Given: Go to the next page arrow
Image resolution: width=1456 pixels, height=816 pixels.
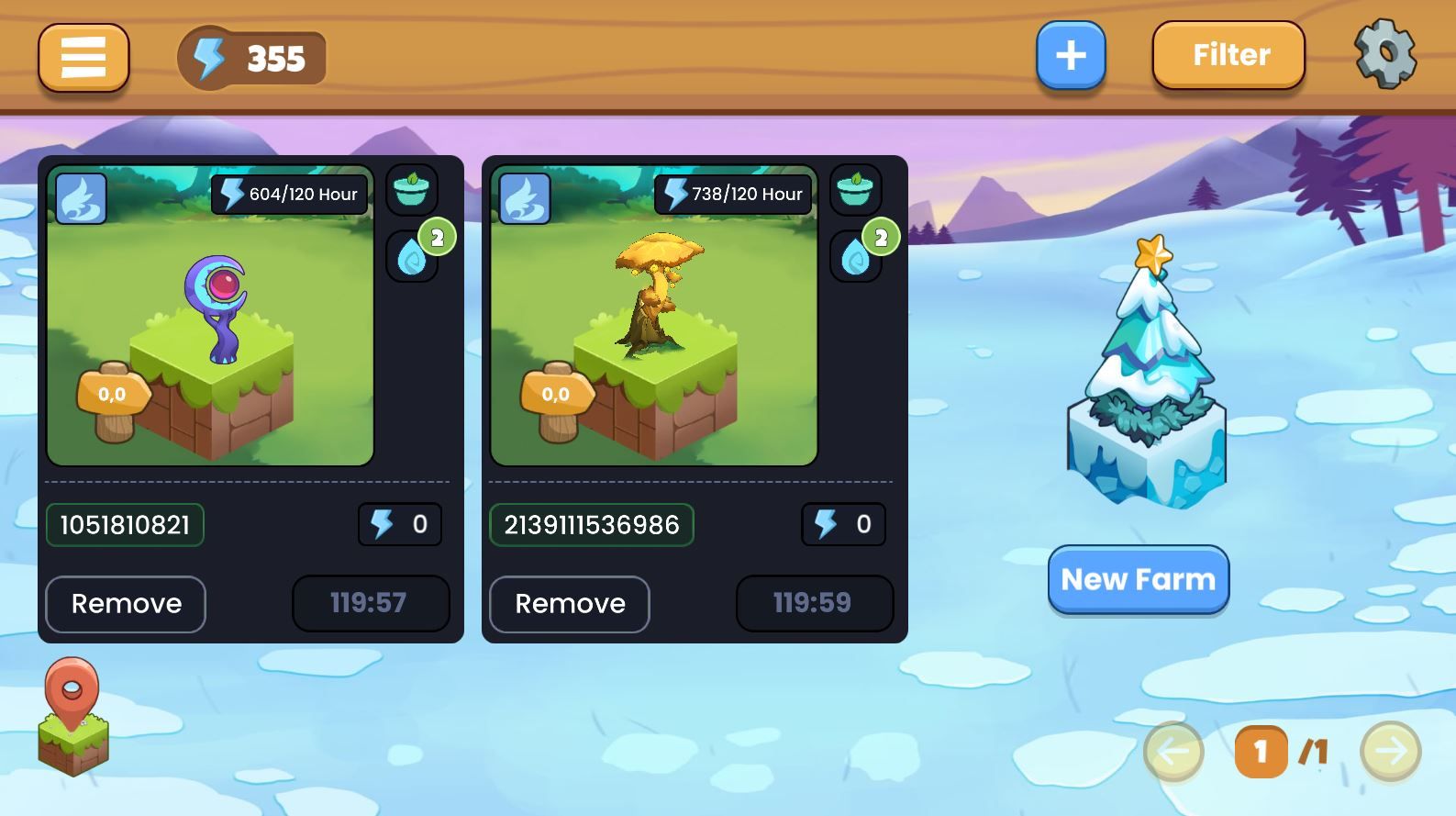Looking at the screenshot, I should pos(1390,752).
